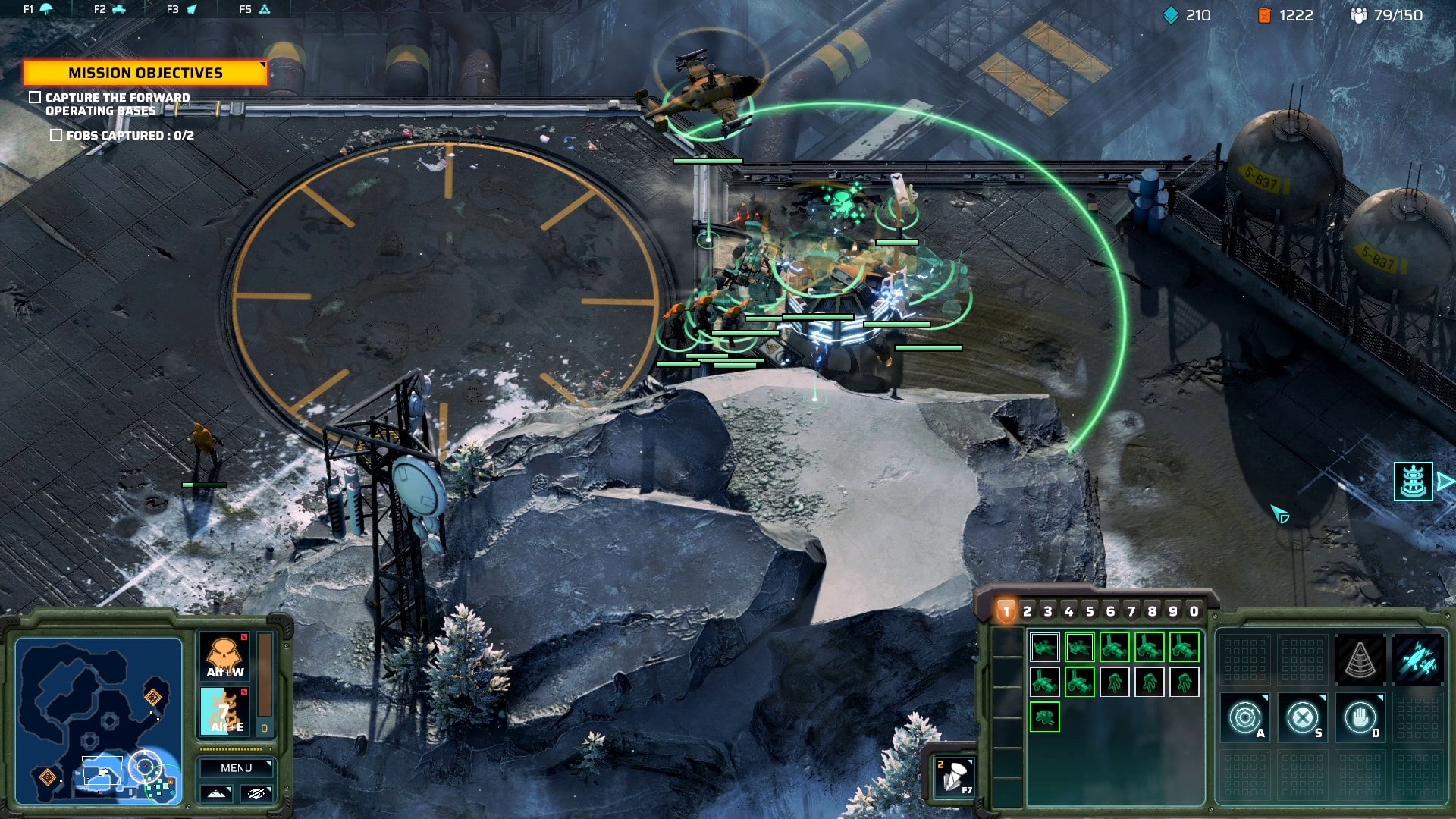Issue the attack-move target command
1456x819 pixels.
tap(1244, 717)
